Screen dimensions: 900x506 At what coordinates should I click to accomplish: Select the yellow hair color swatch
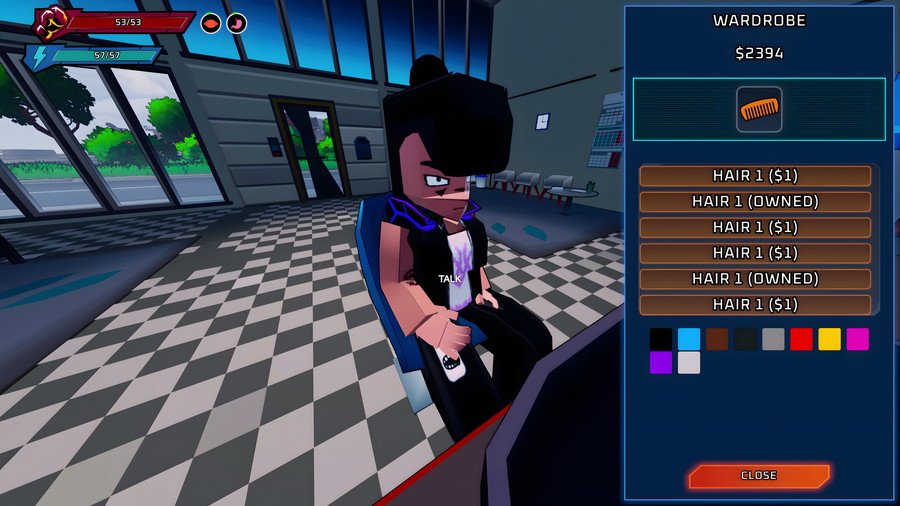[829, 339]
